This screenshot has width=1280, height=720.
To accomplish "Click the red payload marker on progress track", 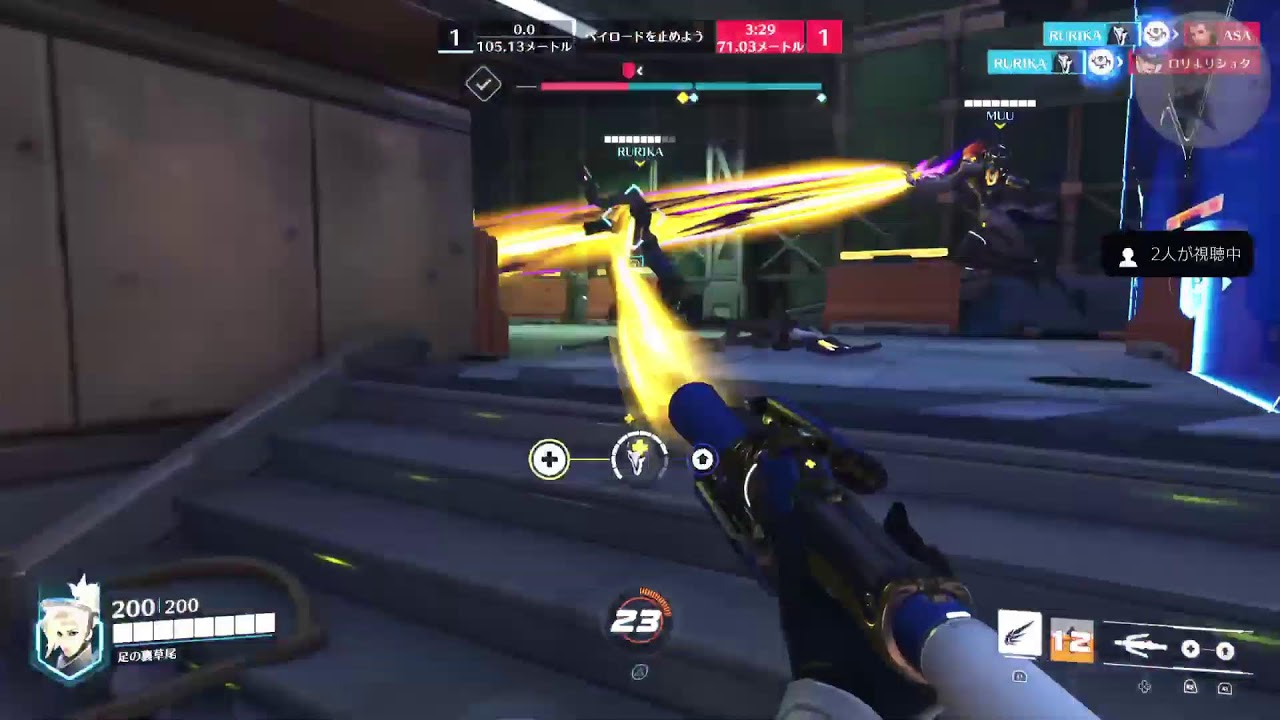I will (x=628, y=71).
